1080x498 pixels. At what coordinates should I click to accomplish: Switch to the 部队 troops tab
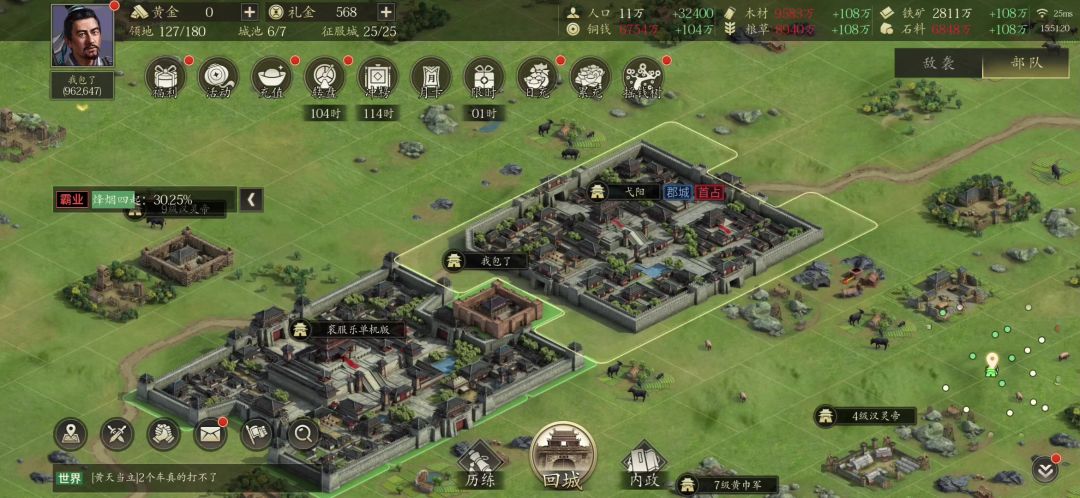tap(1026, 62)
